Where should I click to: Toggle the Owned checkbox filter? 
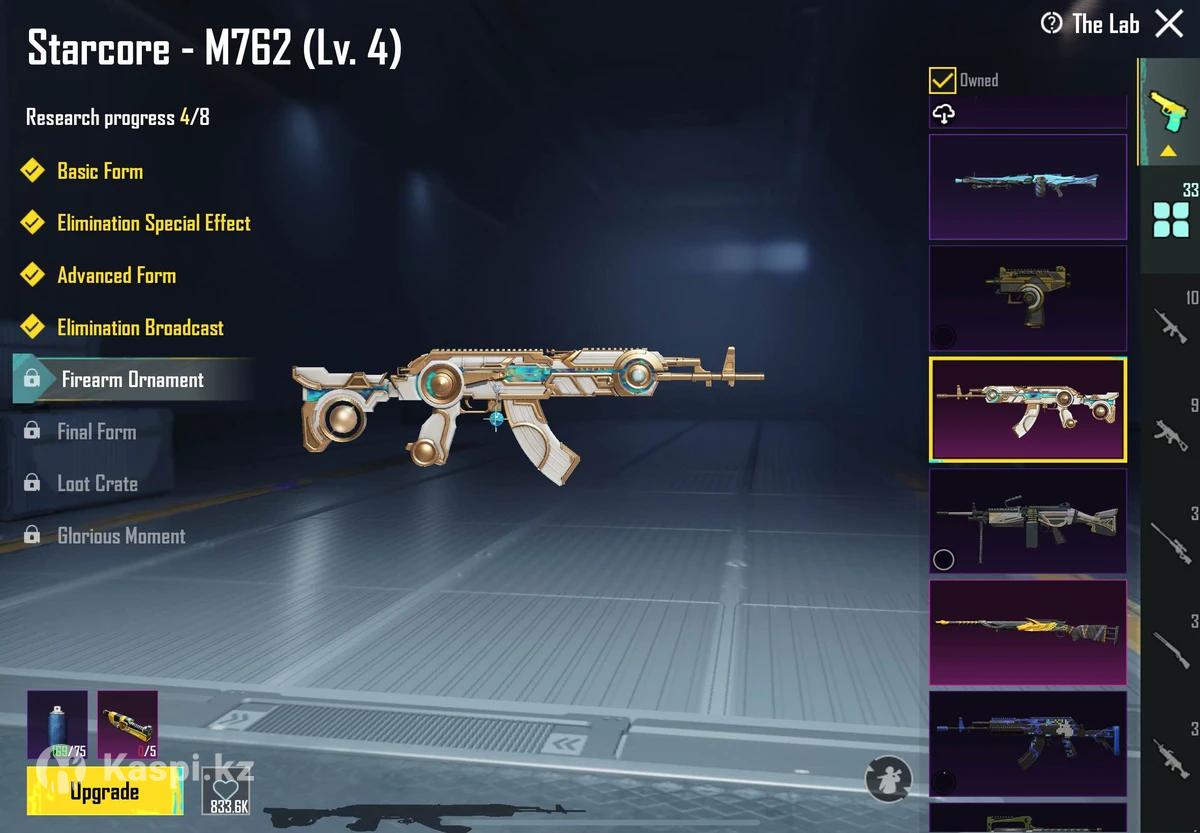(942, 80)
